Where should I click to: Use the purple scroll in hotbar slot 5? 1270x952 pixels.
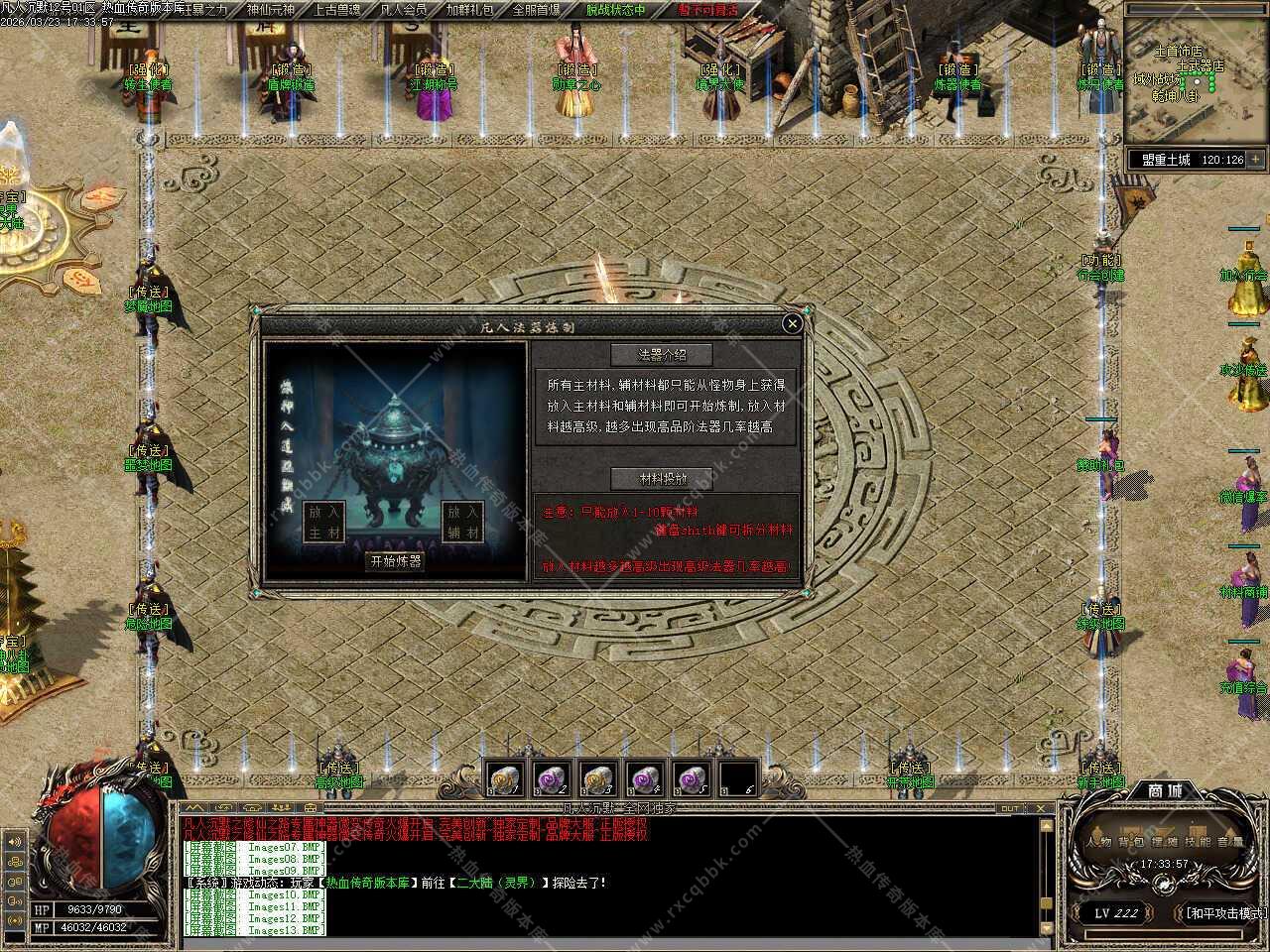pos(692,778)
